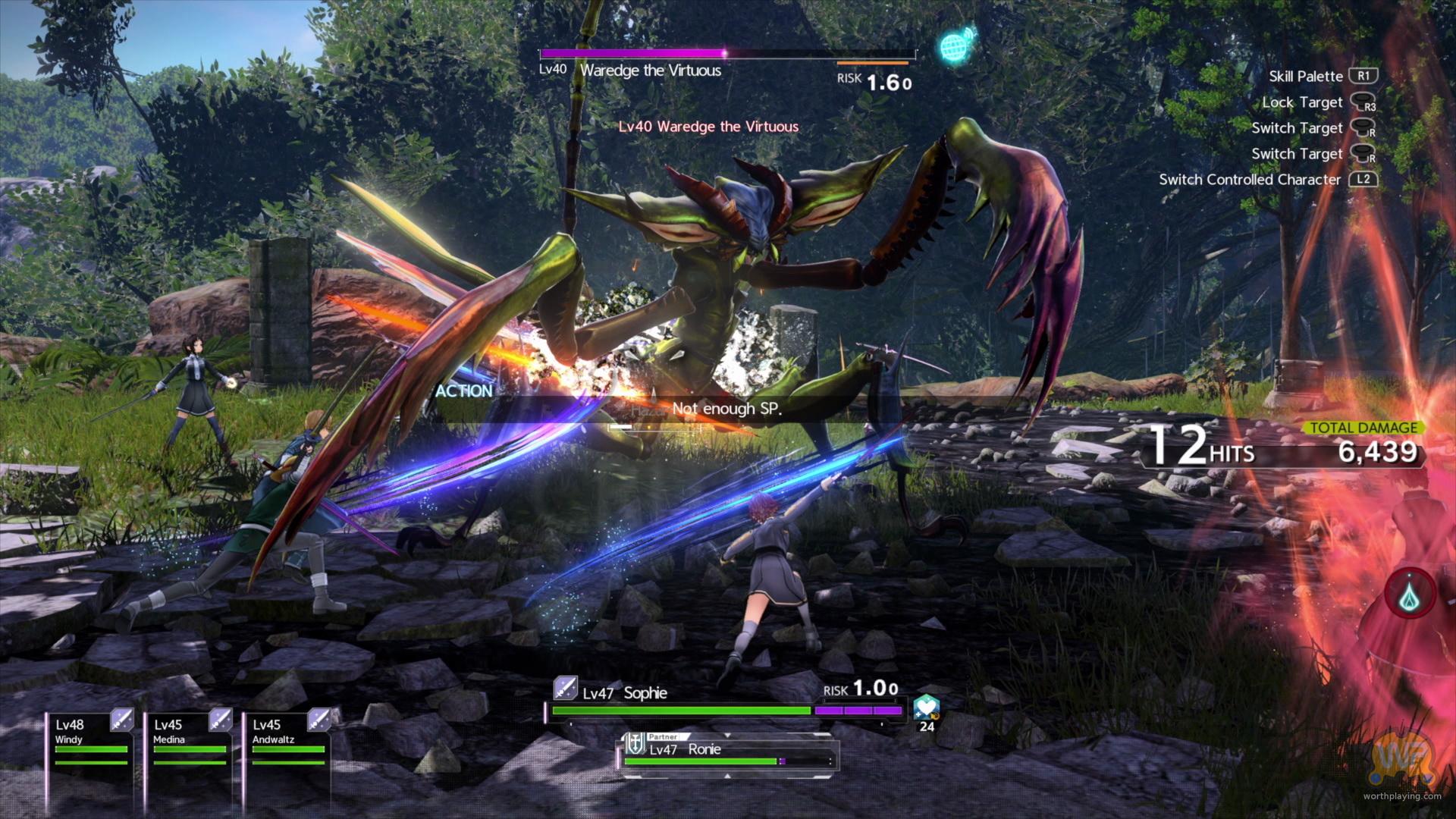Click the shield icon beside Ronie's name
This screenshot has width=1456, height=819.
[635, 747]
